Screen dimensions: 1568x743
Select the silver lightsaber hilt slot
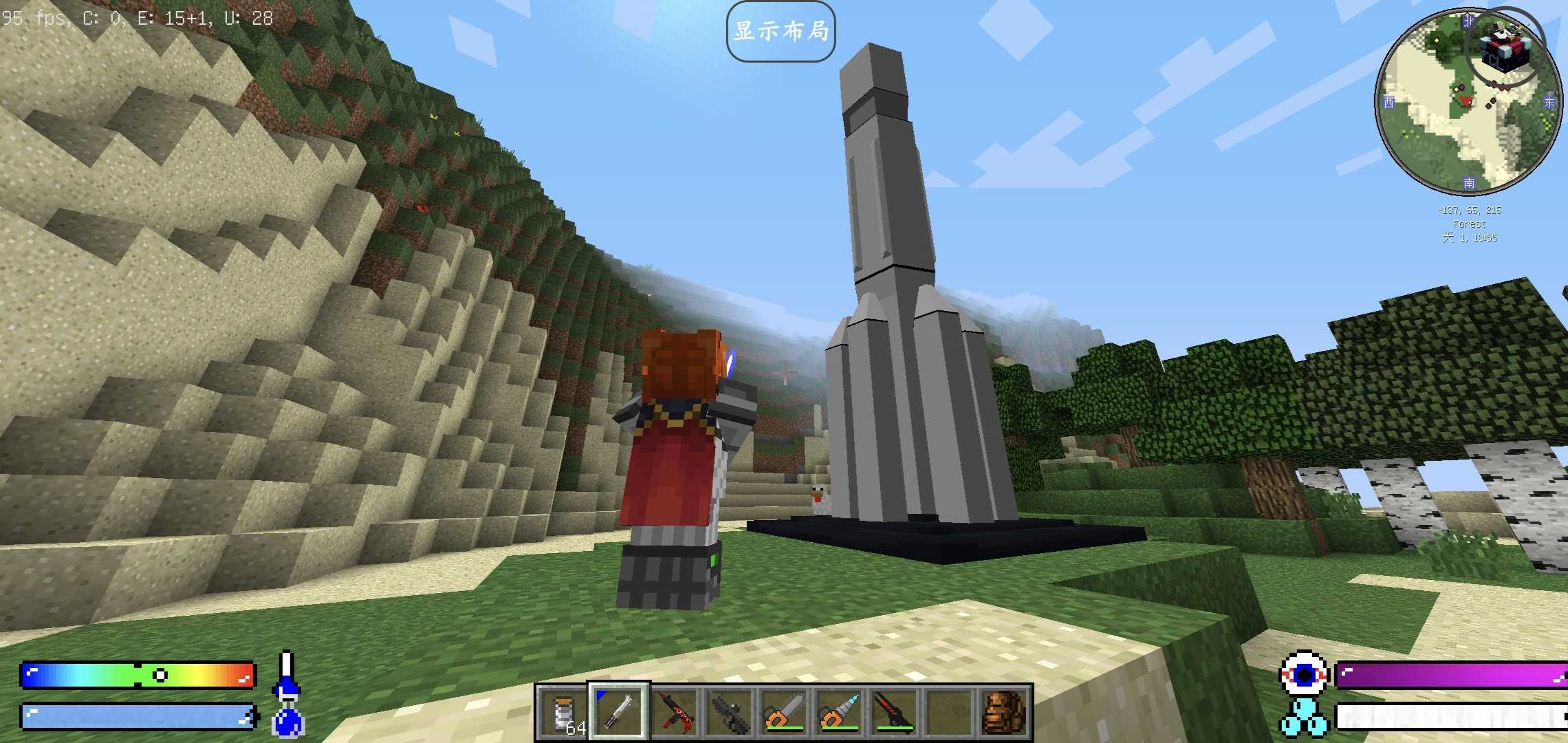(618, 712)
